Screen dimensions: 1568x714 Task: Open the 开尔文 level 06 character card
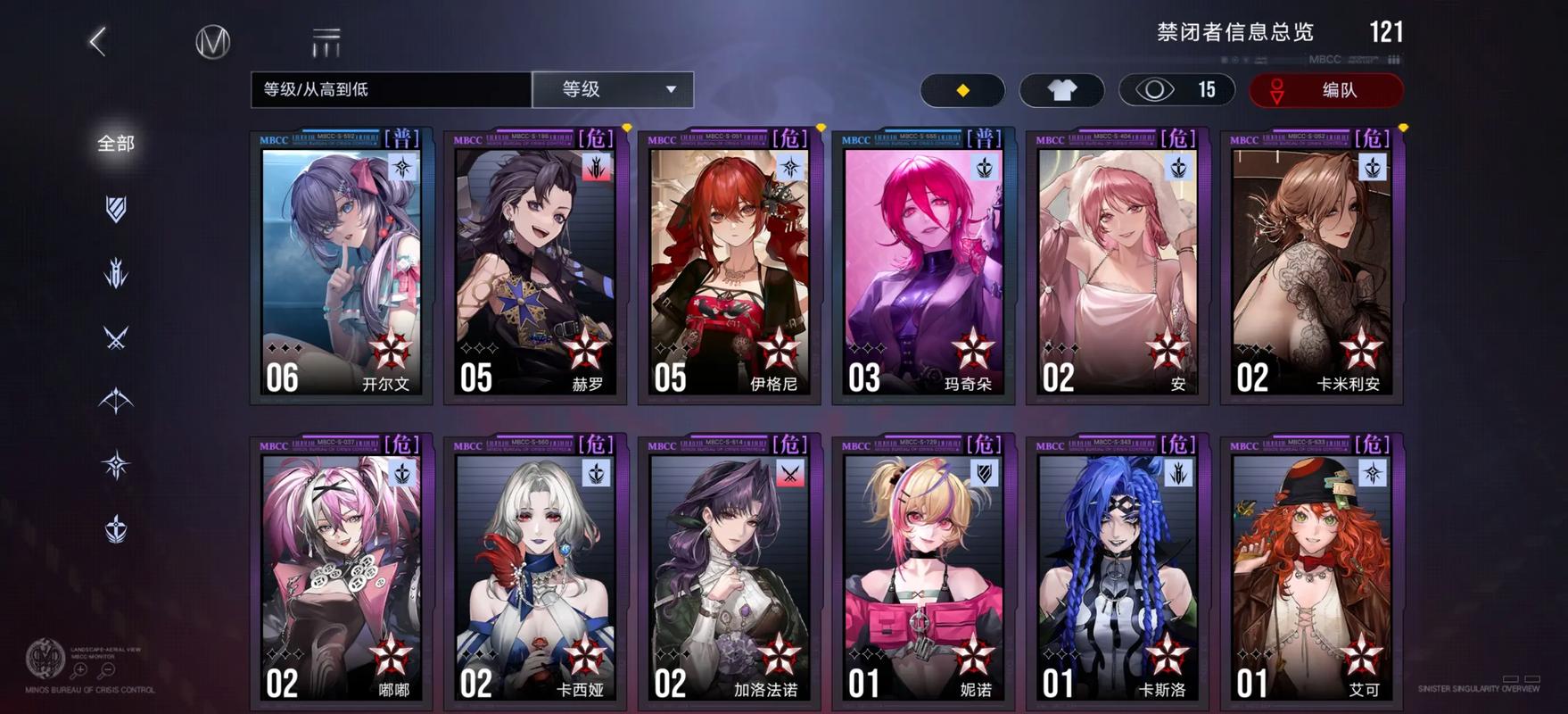340,268
